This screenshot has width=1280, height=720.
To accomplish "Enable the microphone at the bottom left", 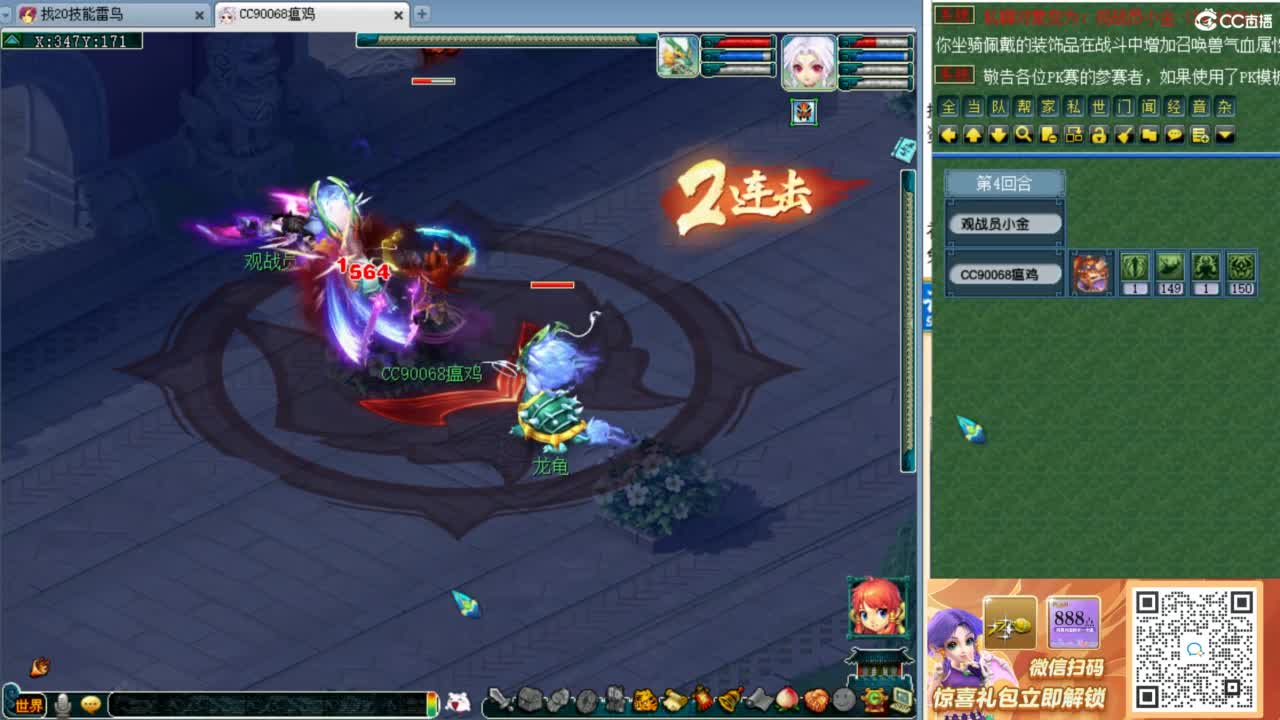I will click(64, 705).
